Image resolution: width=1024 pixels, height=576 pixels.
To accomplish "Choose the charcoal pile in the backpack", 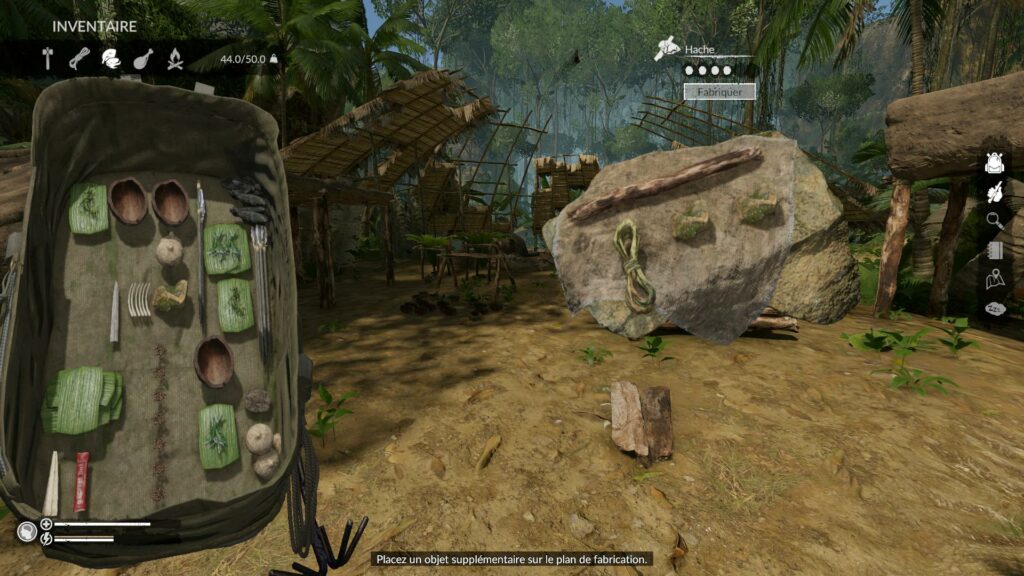I will coord(246,199).
